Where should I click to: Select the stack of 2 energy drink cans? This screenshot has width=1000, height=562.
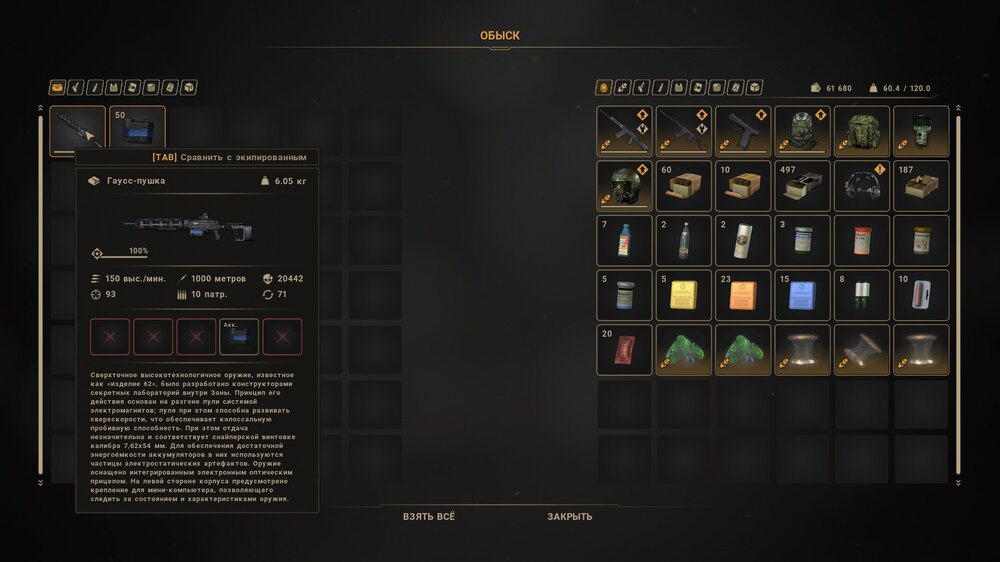[x=743, y=241]
